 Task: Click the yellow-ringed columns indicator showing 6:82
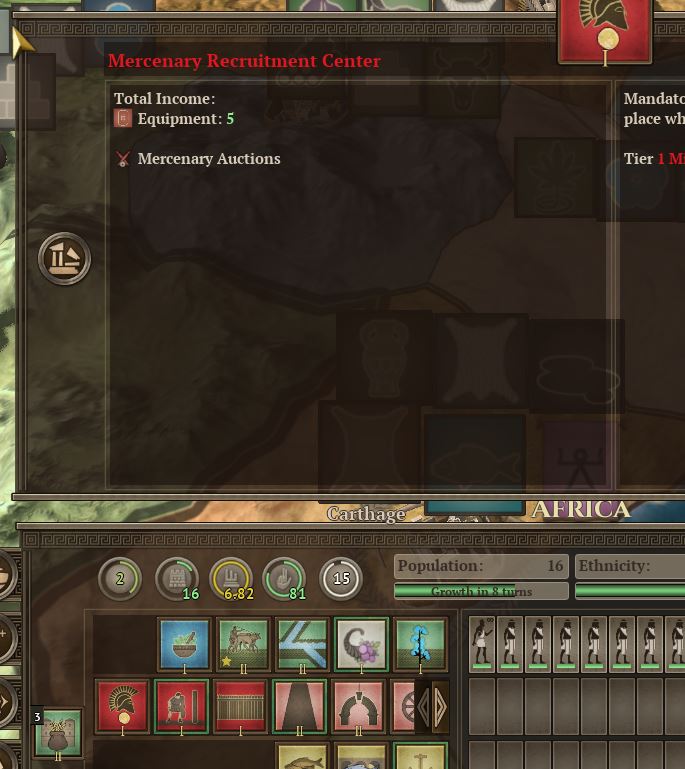pyautogui.click(x=230, y=578)
